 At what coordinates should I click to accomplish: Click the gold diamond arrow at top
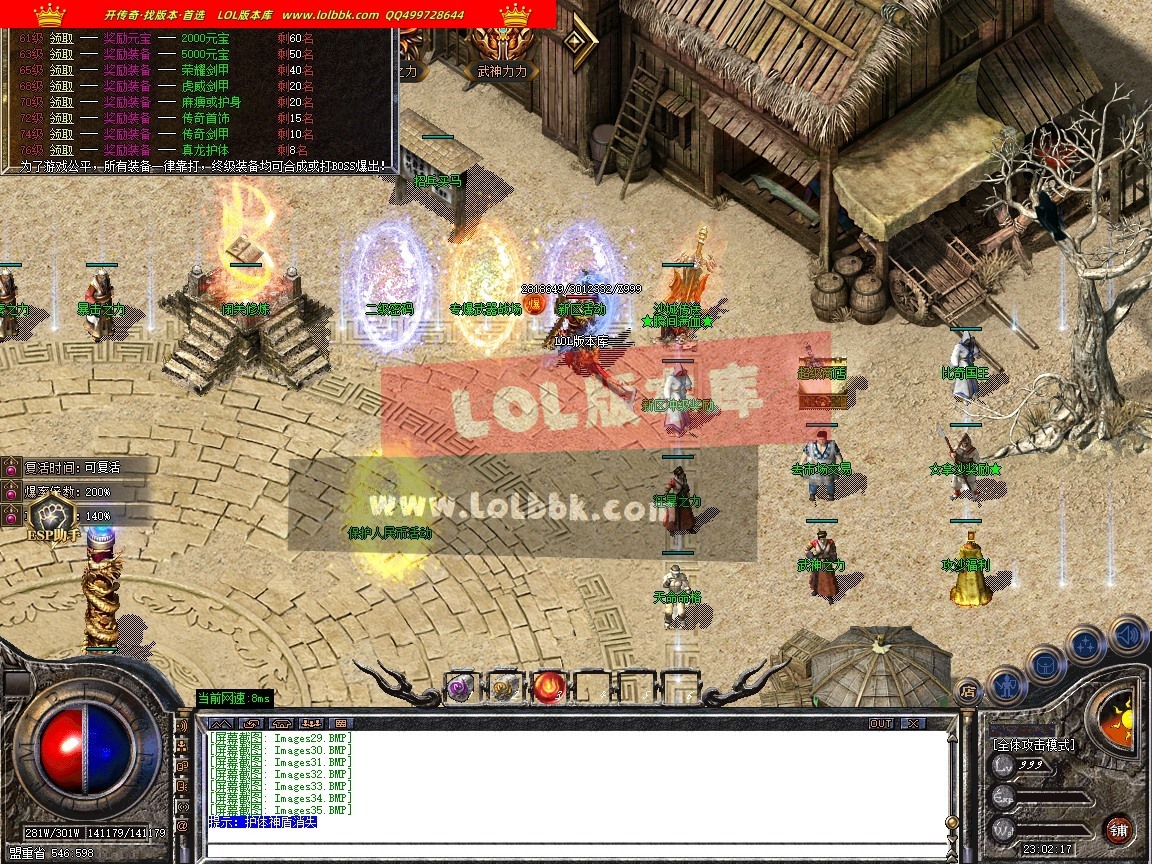click(x=578, y=40)
